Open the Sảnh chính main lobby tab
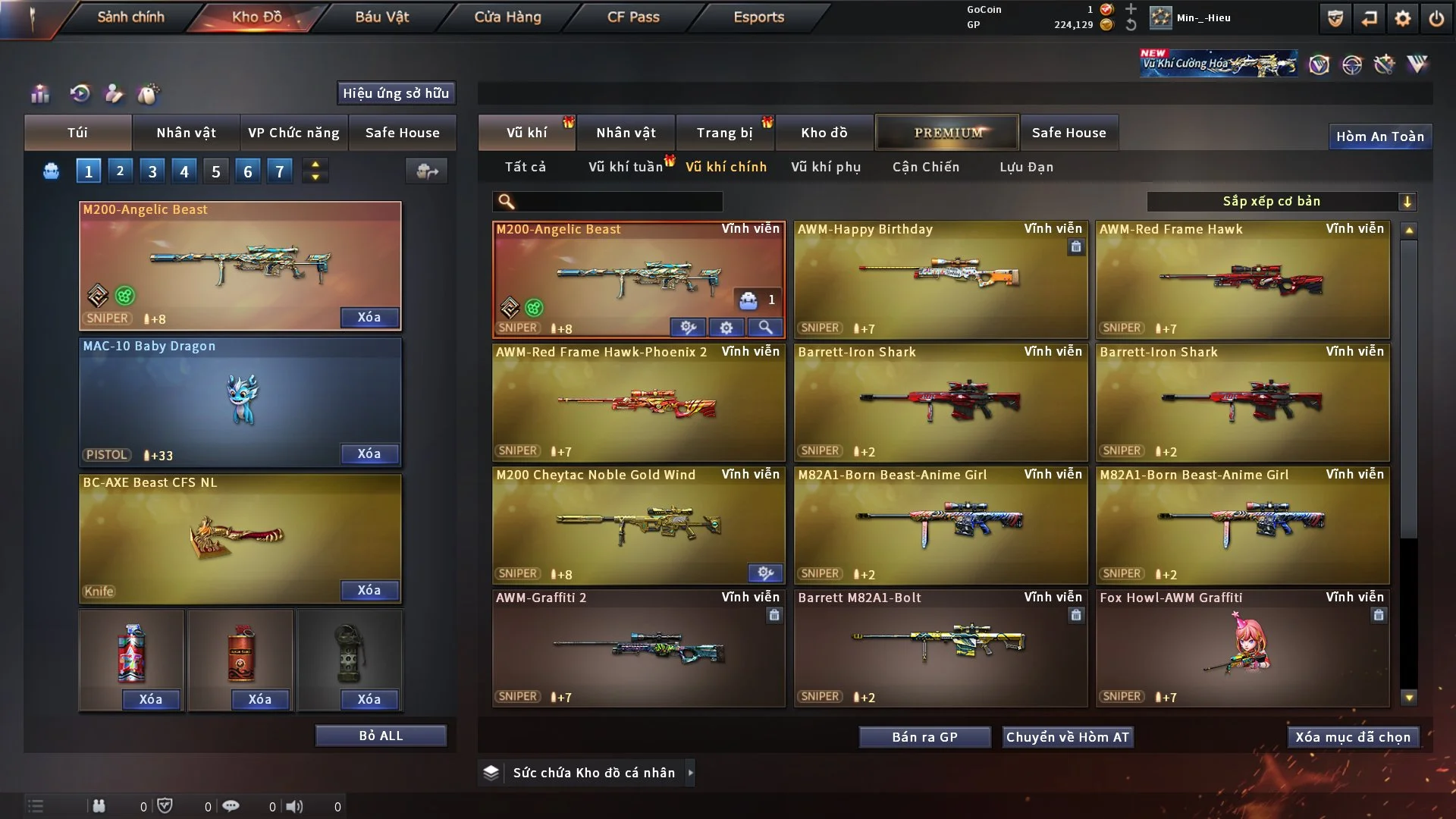The height and width of the screenshot is (819, 1456). point(130,17)
